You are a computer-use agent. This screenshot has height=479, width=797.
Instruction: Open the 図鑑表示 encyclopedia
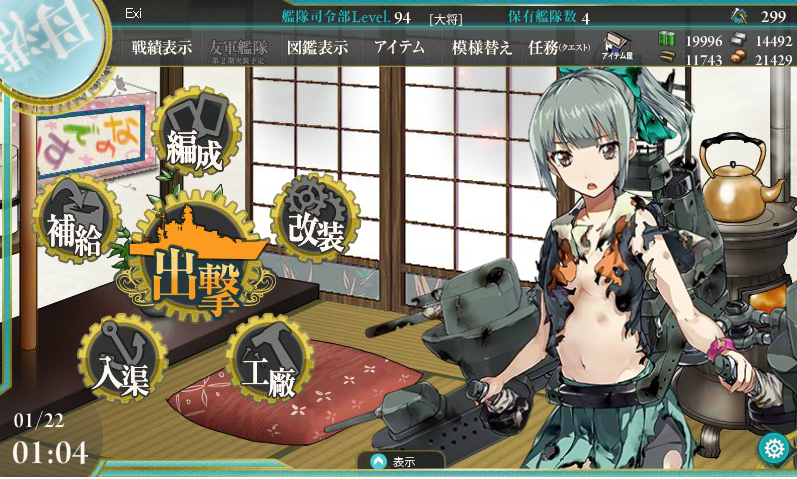click(x=317, y=47)
